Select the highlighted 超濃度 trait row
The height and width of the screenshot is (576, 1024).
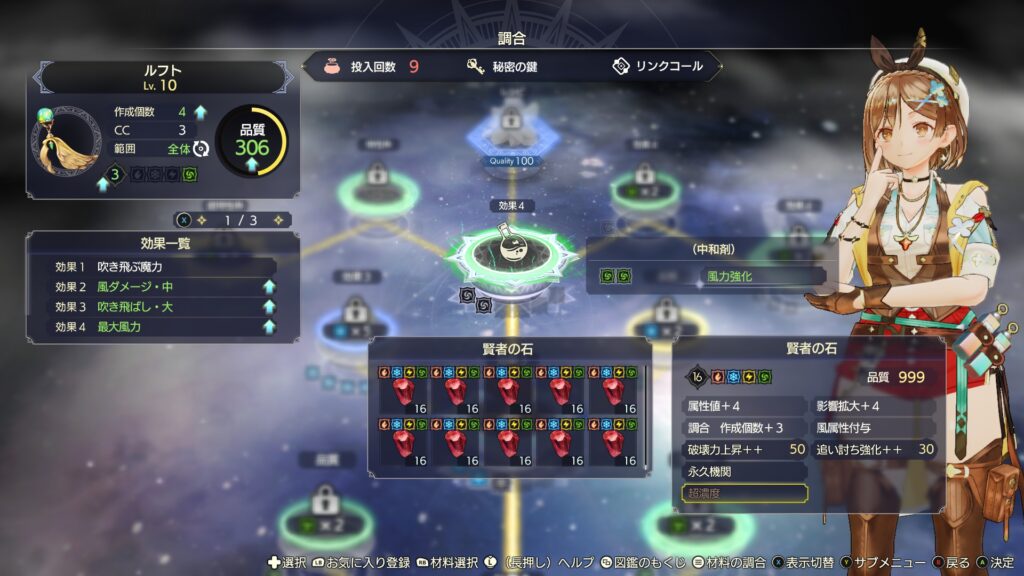[x=745, y=493]
